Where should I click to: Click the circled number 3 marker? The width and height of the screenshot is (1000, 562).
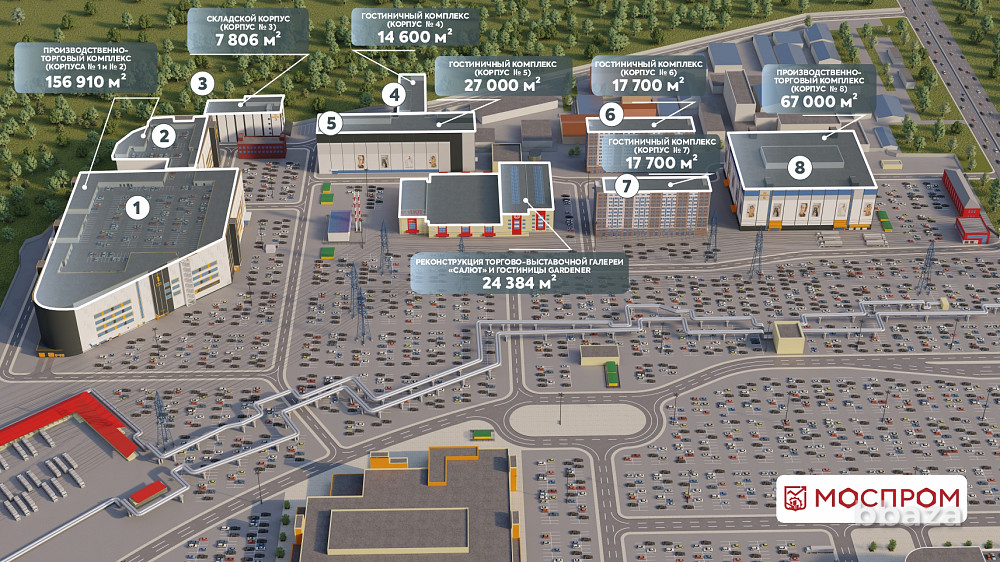tap(203, 83)
